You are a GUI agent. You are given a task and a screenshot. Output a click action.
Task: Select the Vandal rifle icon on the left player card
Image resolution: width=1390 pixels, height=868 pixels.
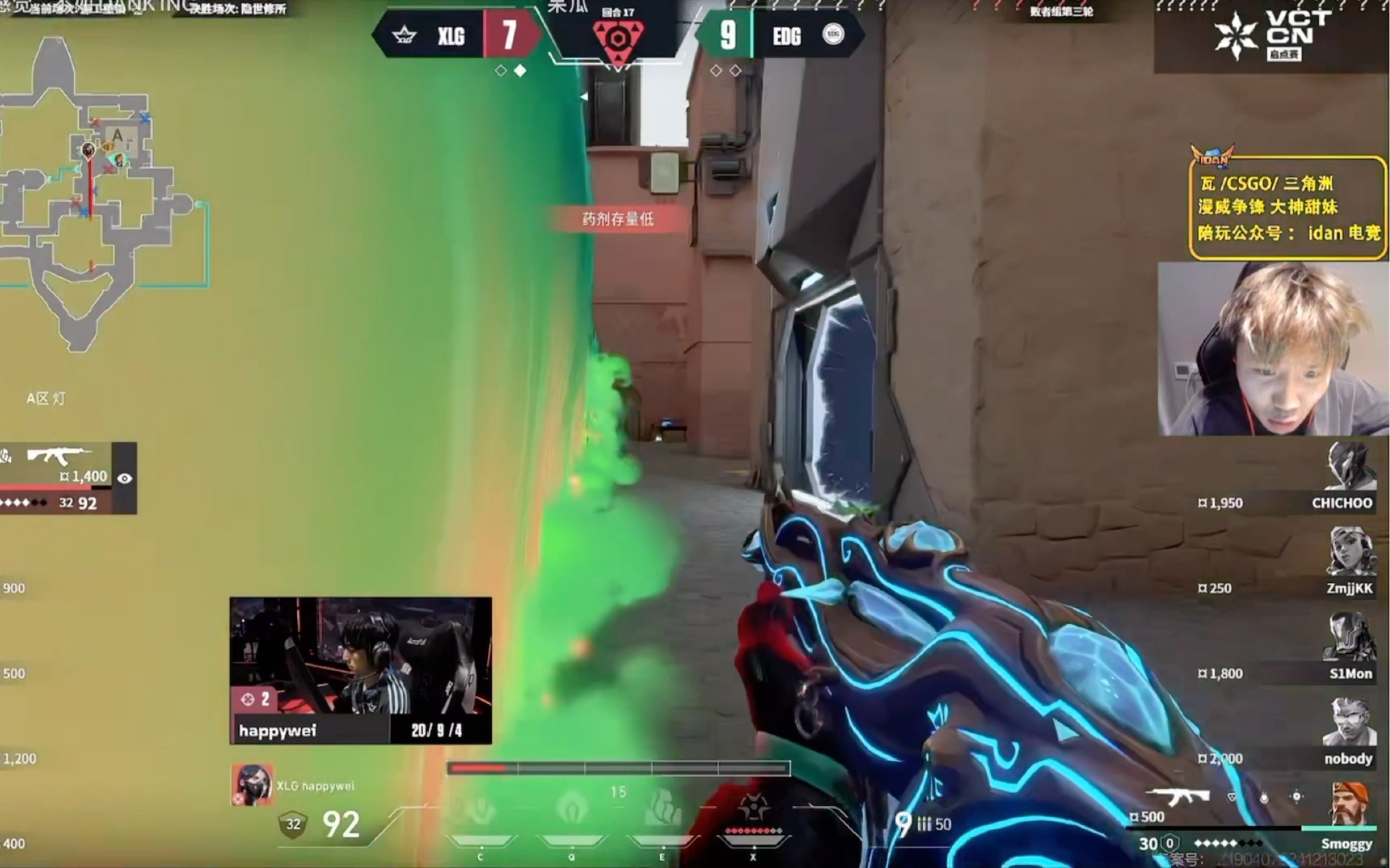pyautogui.click(x=57, y=455)
